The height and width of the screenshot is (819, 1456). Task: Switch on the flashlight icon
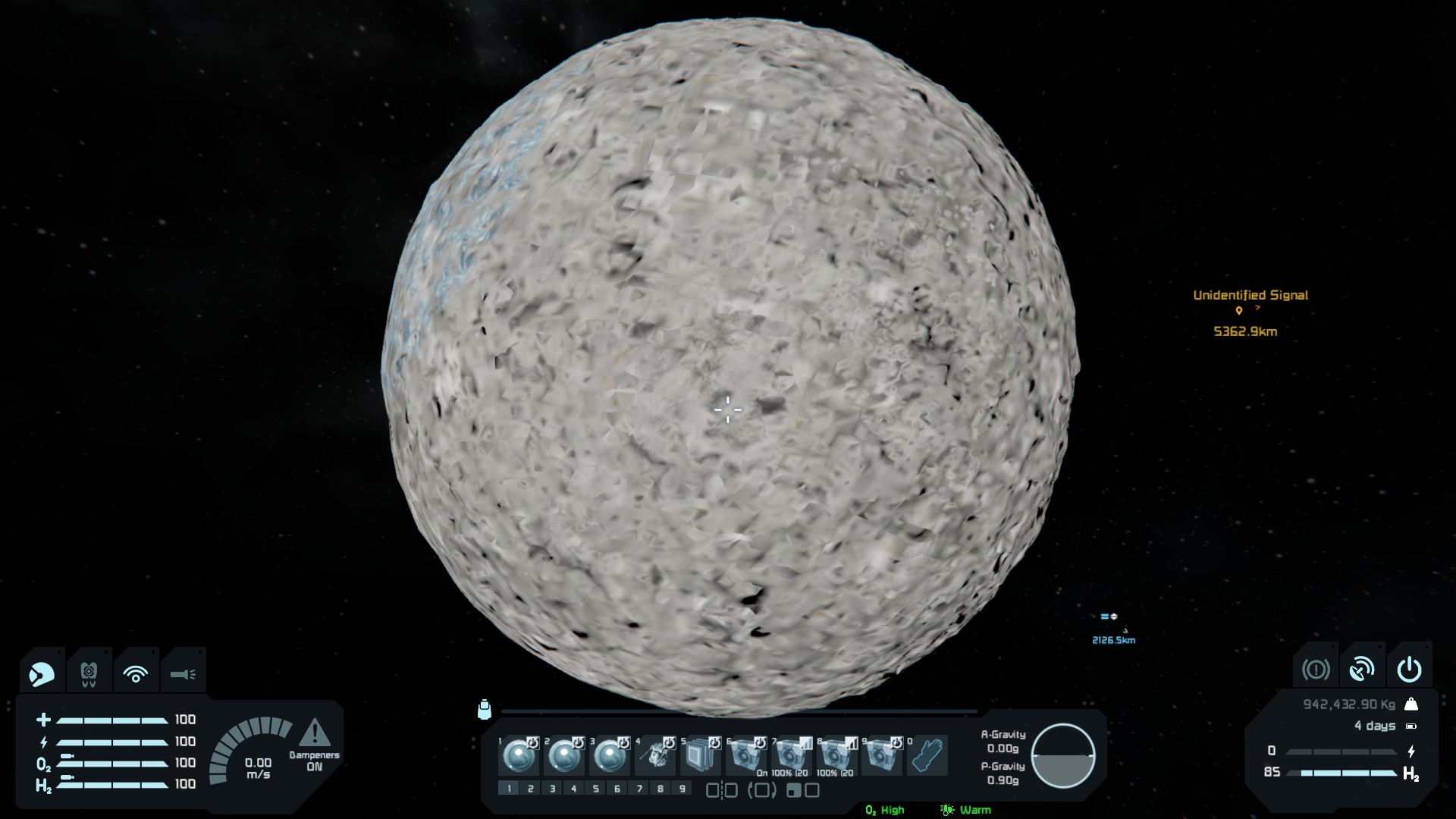[183, 673]
